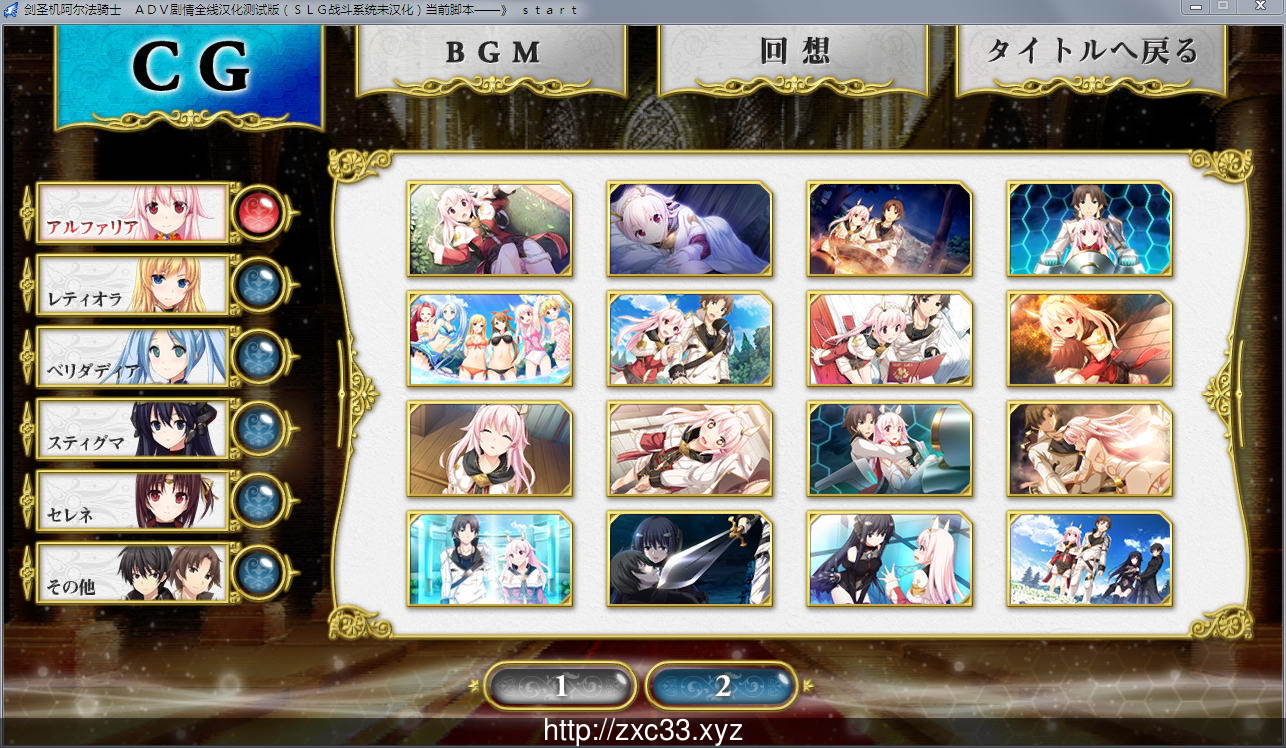Open スティグマ's CG category
This screenshot has width=1286, height=748.
132,429
